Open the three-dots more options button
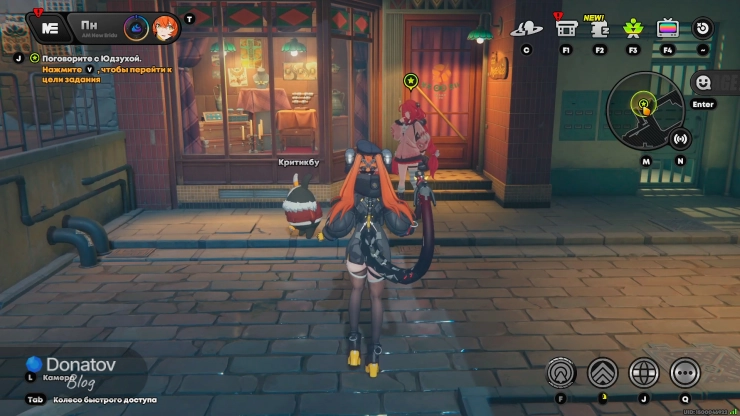The width and height of the screenshot is (740, 416). [x=685, y=373]
